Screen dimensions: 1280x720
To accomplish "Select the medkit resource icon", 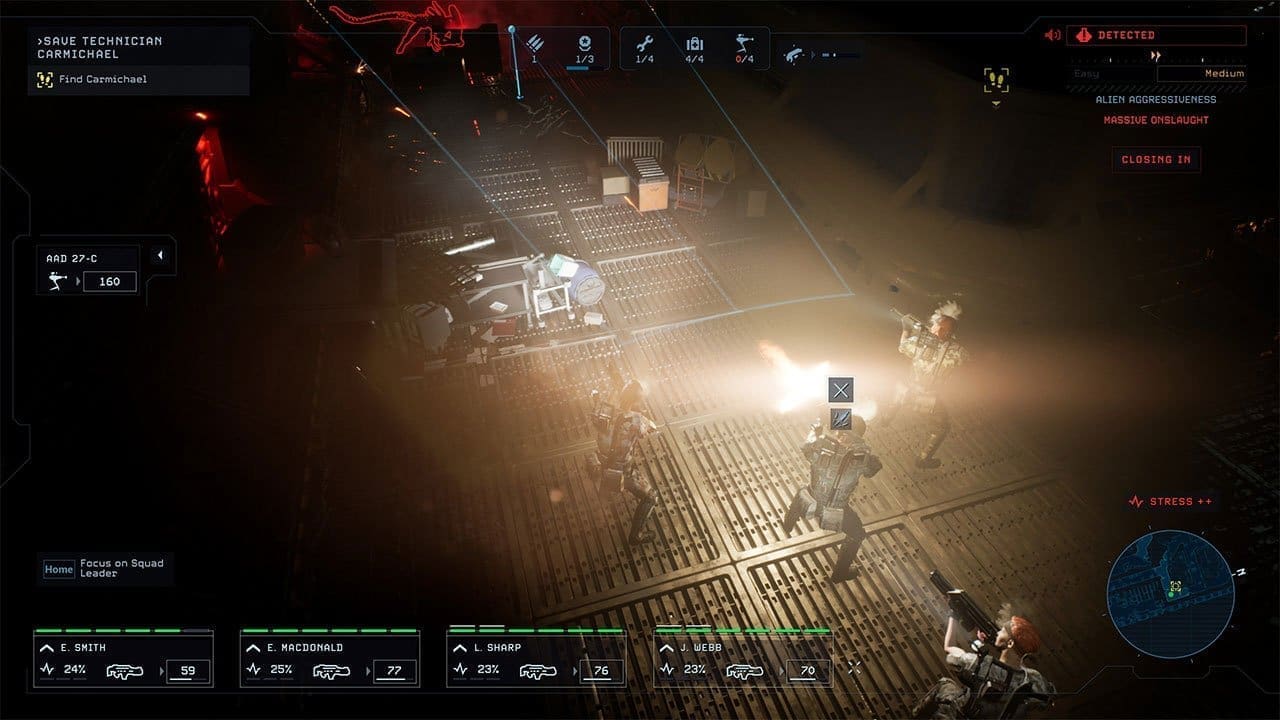I will pos(695,44).
